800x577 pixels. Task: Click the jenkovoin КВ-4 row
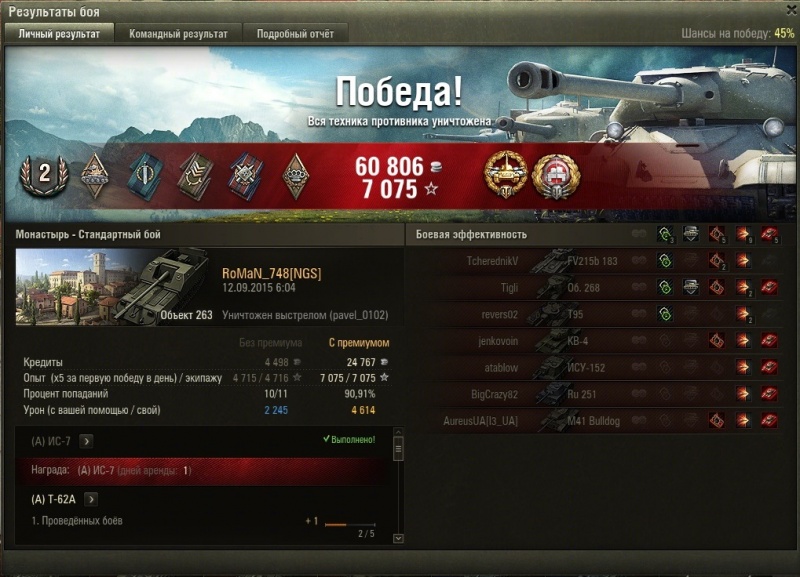point(602,341)
